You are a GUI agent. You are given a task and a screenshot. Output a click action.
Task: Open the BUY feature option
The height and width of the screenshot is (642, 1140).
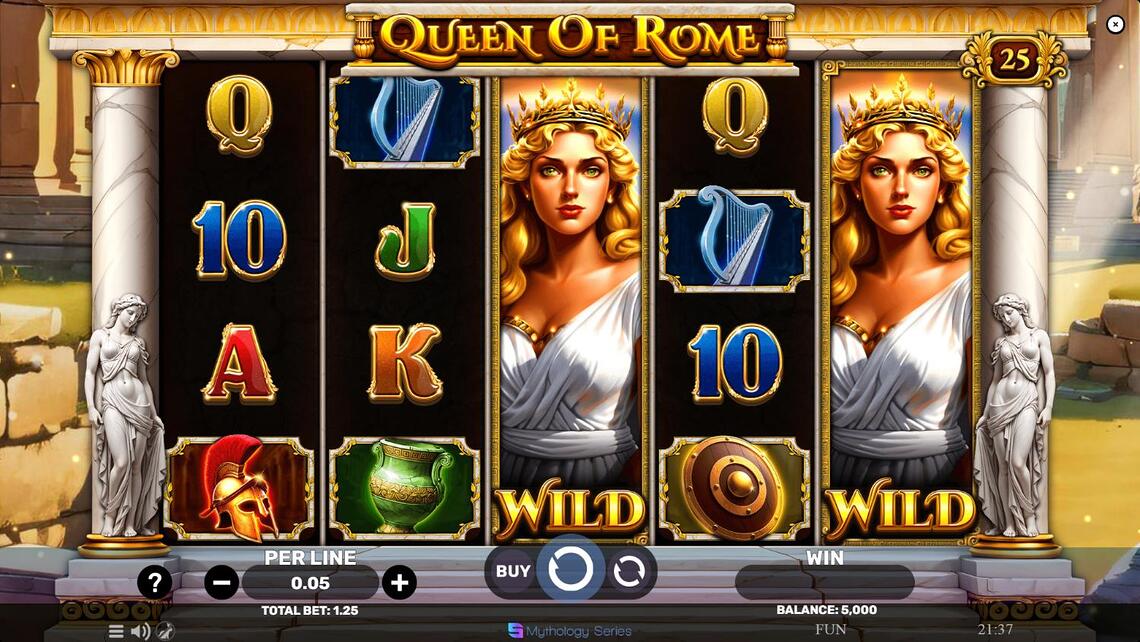[x=513, y=571]
